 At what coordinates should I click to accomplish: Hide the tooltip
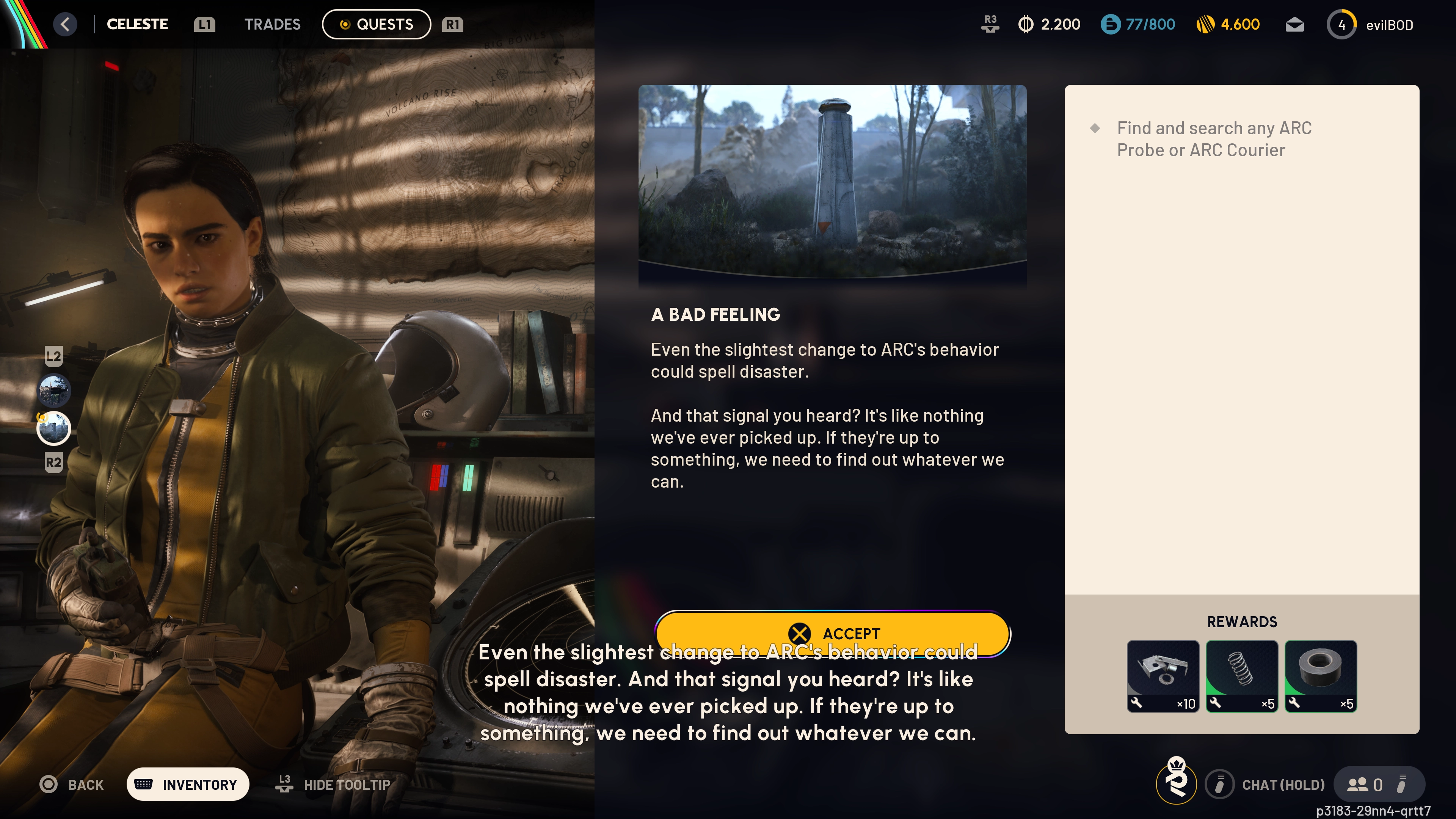click(x=334, y=784)
